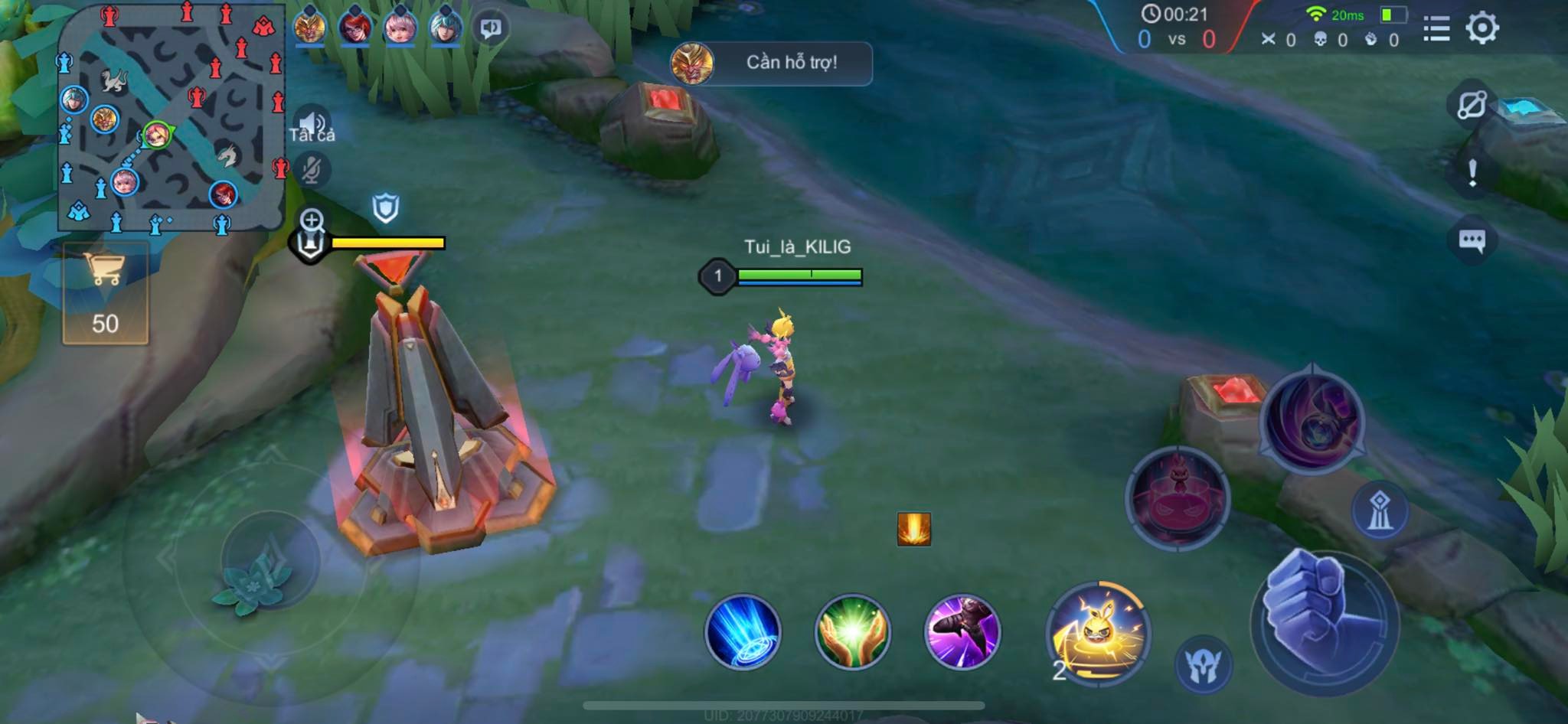Tap the minimap to view the map
1568x724 pixels.
171,119
